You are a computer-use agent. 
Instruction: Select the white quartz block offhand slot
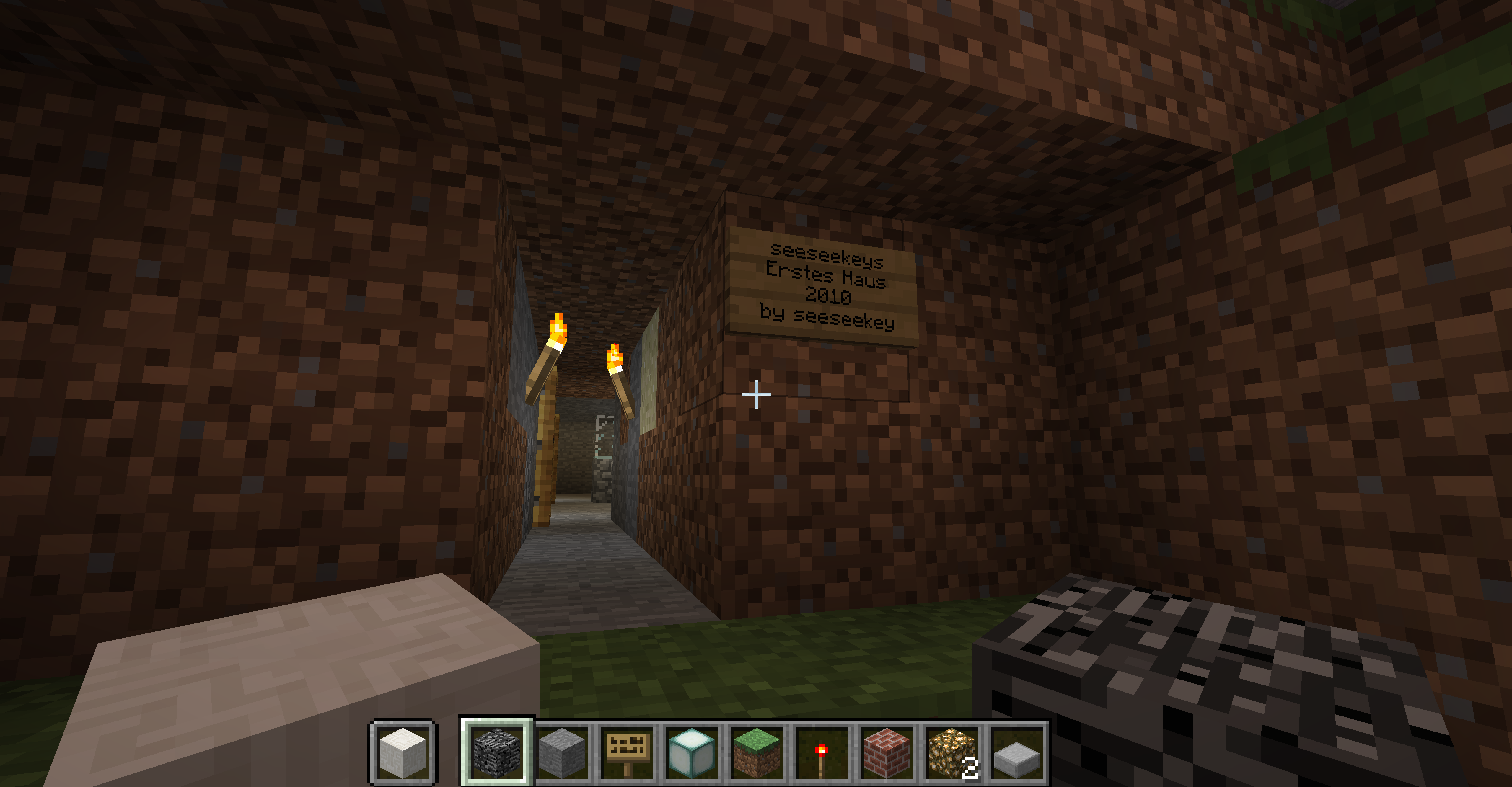403,752
